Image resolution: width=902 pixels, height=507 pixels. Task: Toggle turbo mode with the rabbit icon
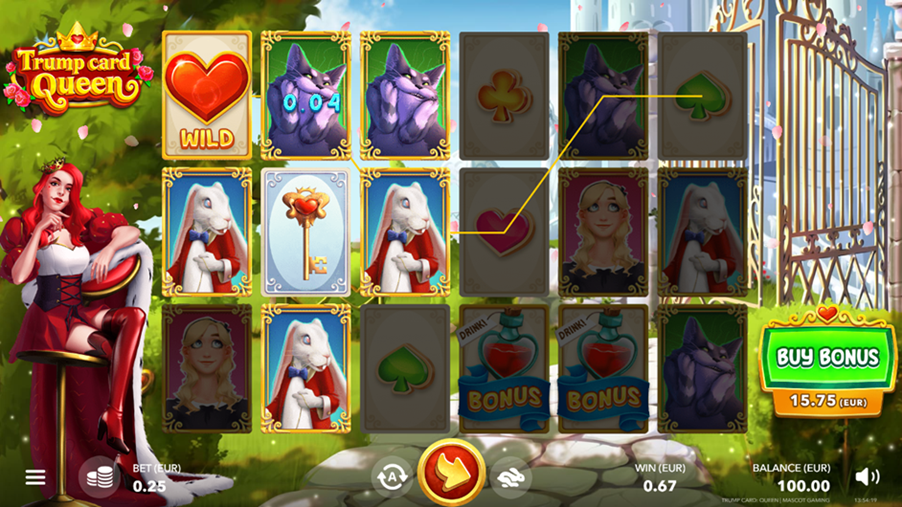point(511,477)
